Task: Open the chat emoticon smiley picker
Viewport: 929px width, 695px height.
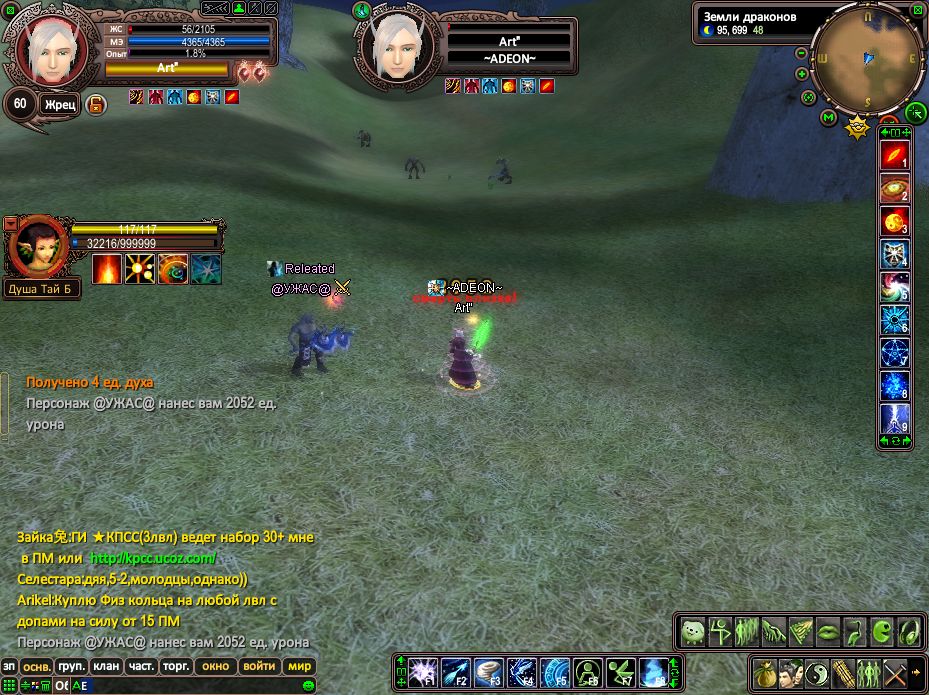Action: pos(308,685)
